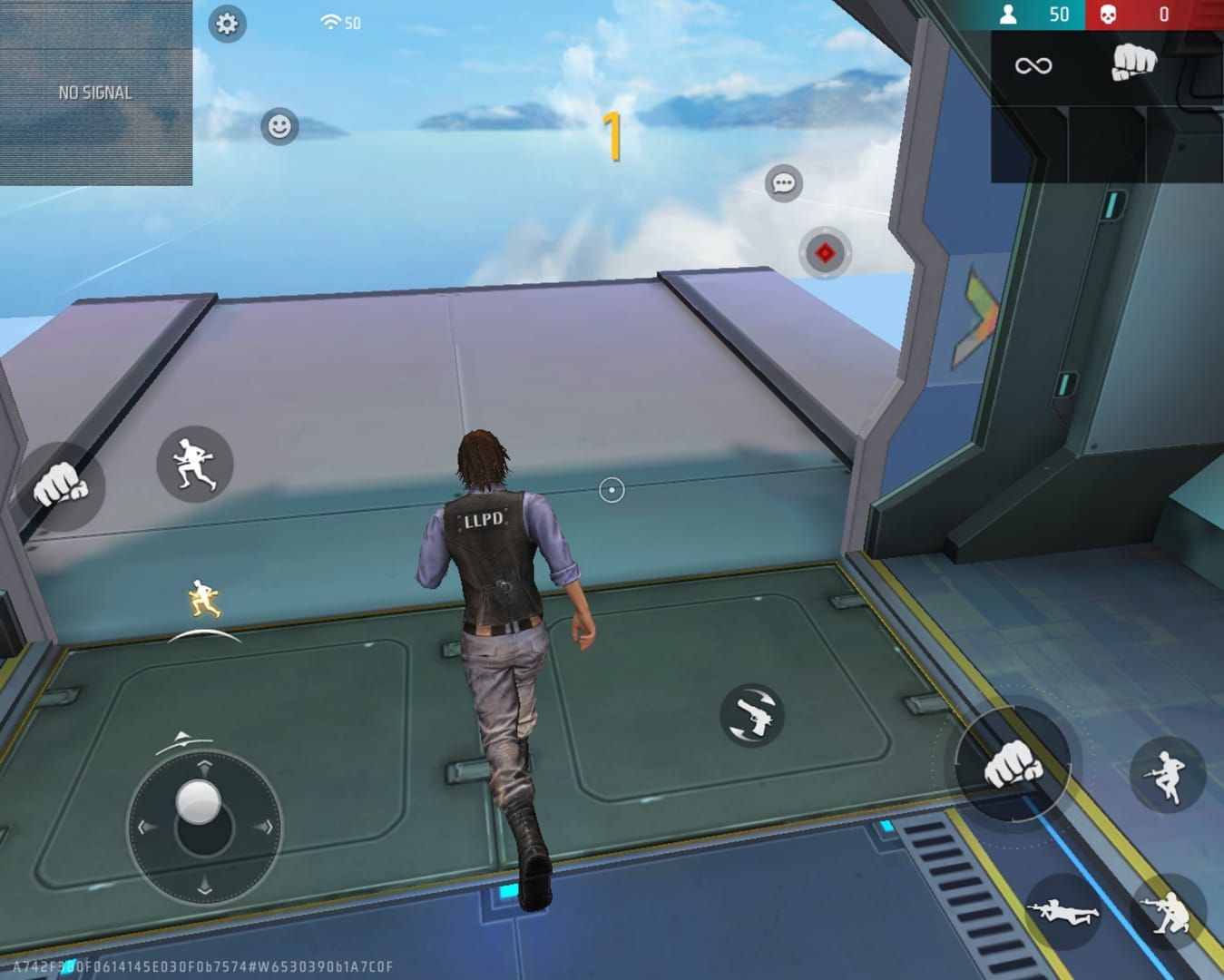Tap the smiley emote icon
Image resolution: width=1224 pixels, height=980 pixels.
pyautogui.click(x=278, y=128)
